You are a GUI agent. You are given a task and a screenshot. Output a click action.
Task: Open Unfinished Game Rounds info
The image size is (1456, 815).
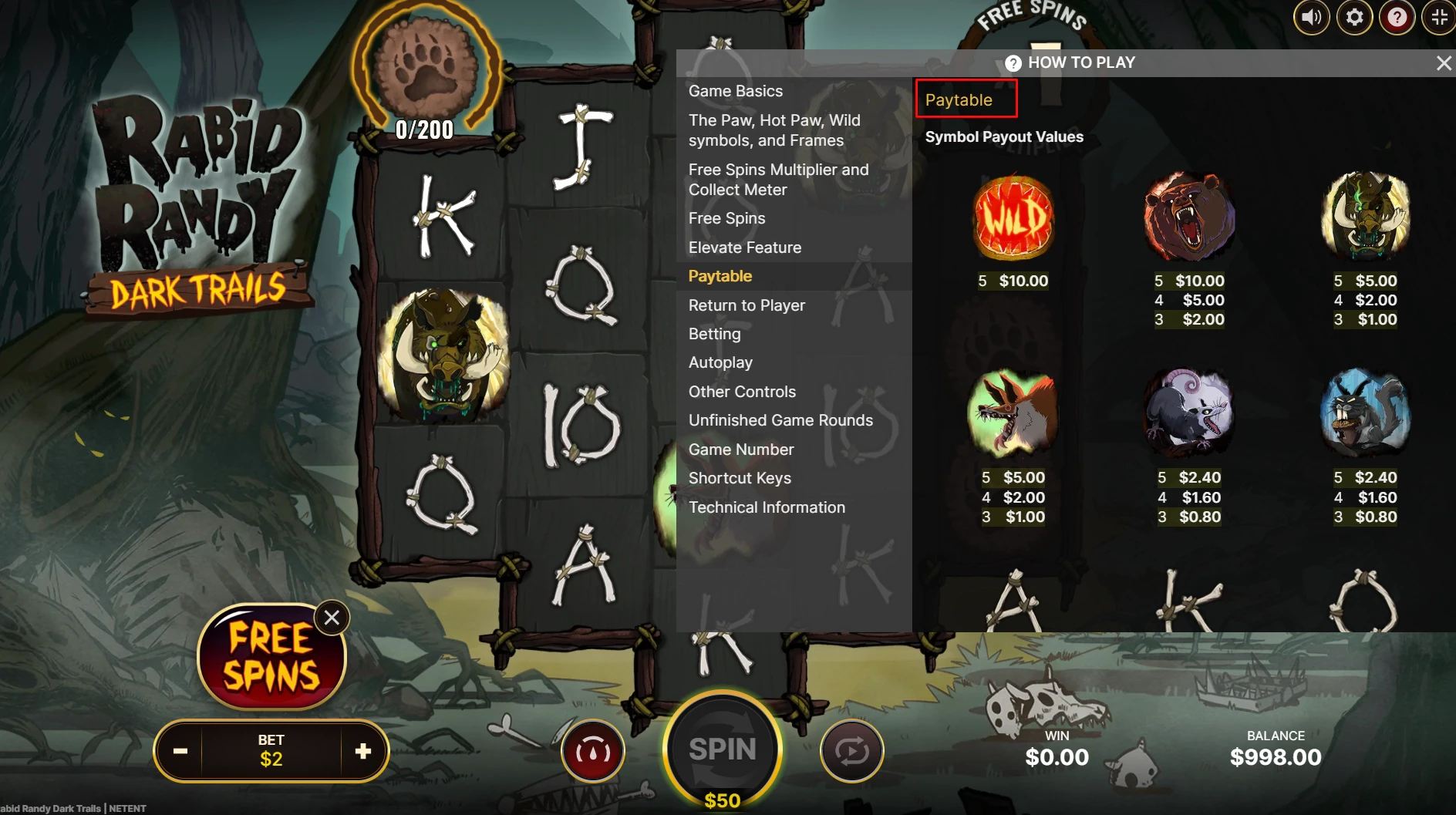(780, 420)
